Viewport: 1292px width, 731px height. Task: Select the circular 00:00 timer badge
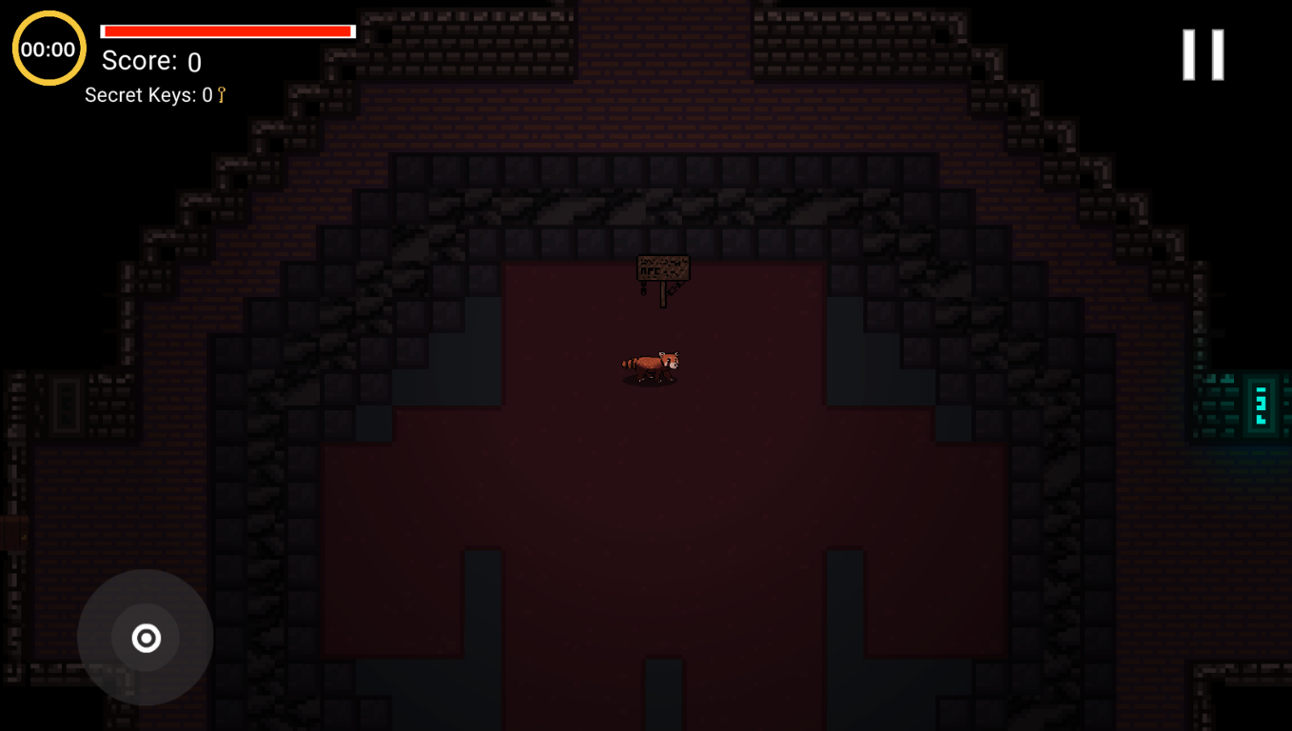(49, 48)
